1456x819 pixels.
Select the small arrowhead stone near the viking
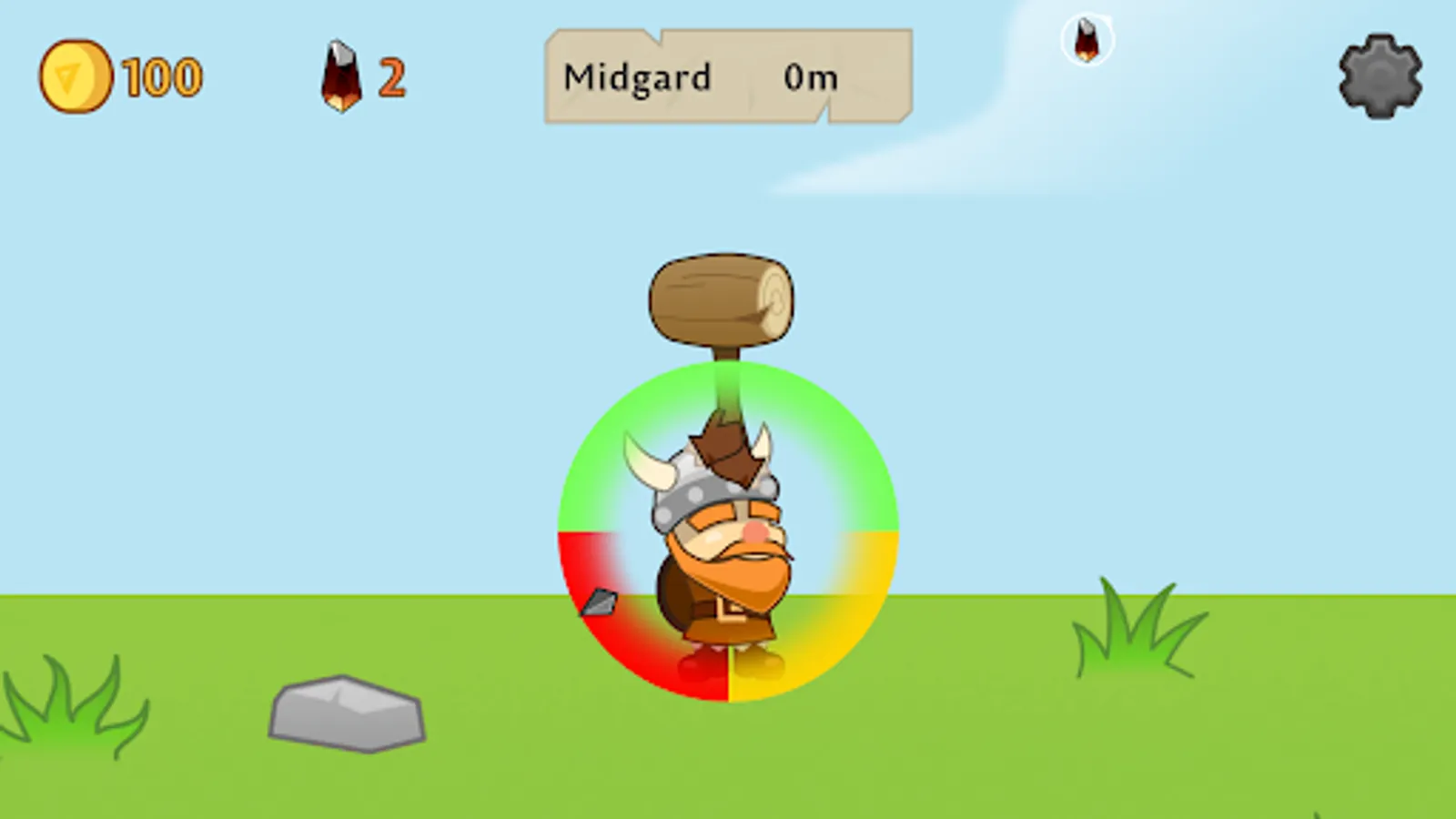(x=601, y=602)
